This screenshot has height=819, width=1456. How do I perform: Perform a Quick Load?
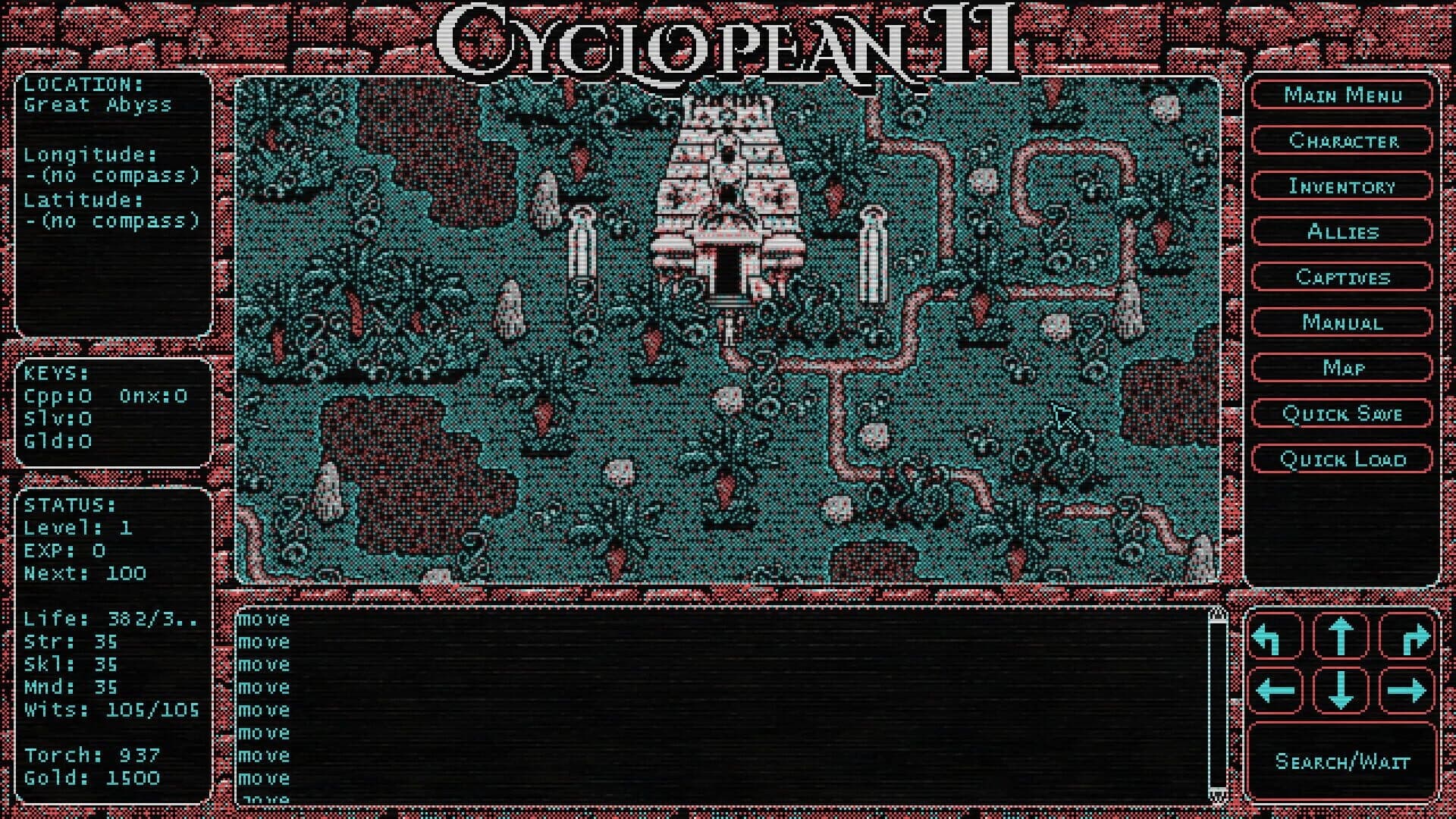tap(1341, 459)
